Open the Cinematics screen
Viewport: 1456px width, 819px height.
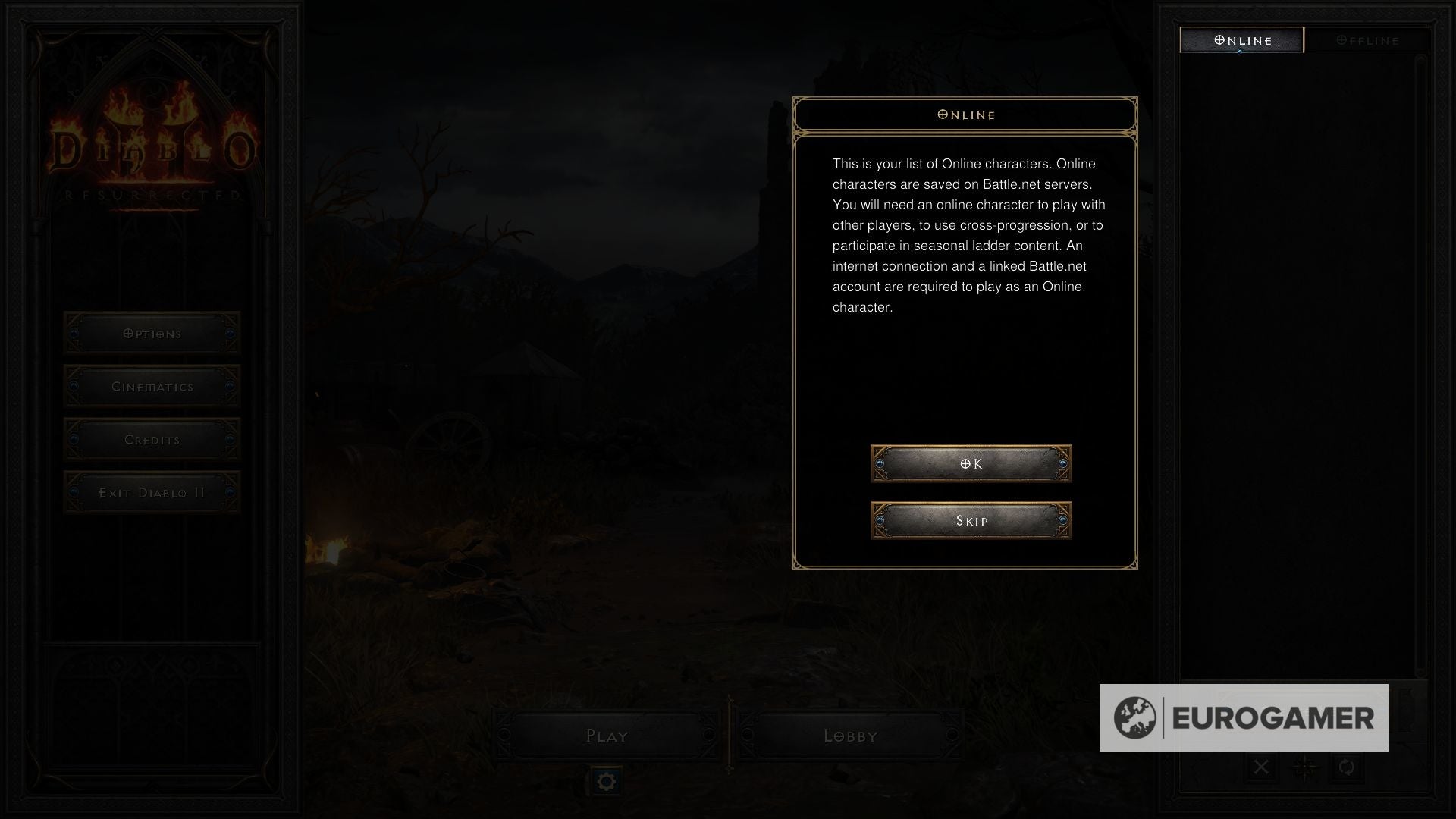pos(152,386)
